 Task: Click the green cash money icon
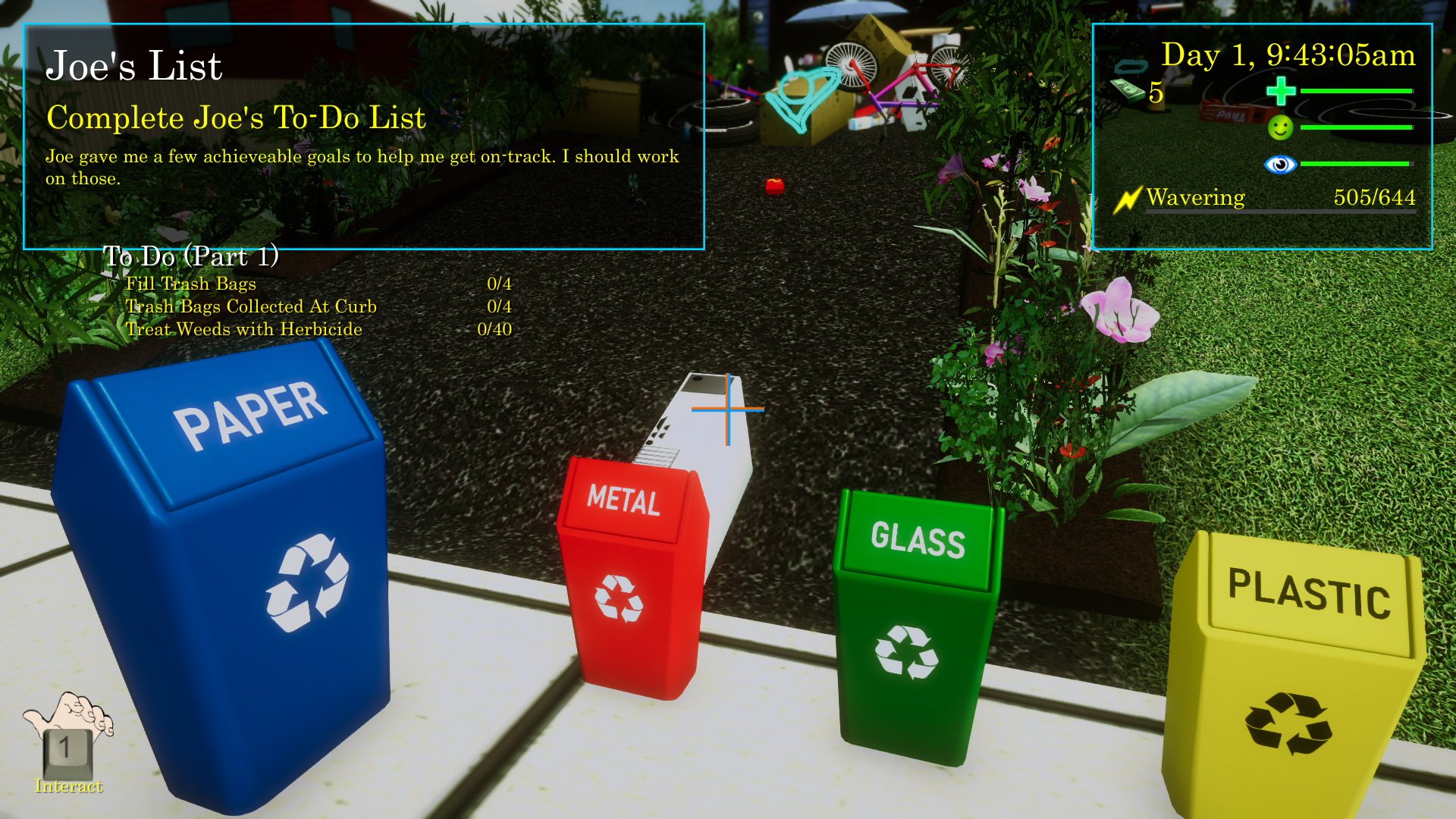click(1128, 90)
